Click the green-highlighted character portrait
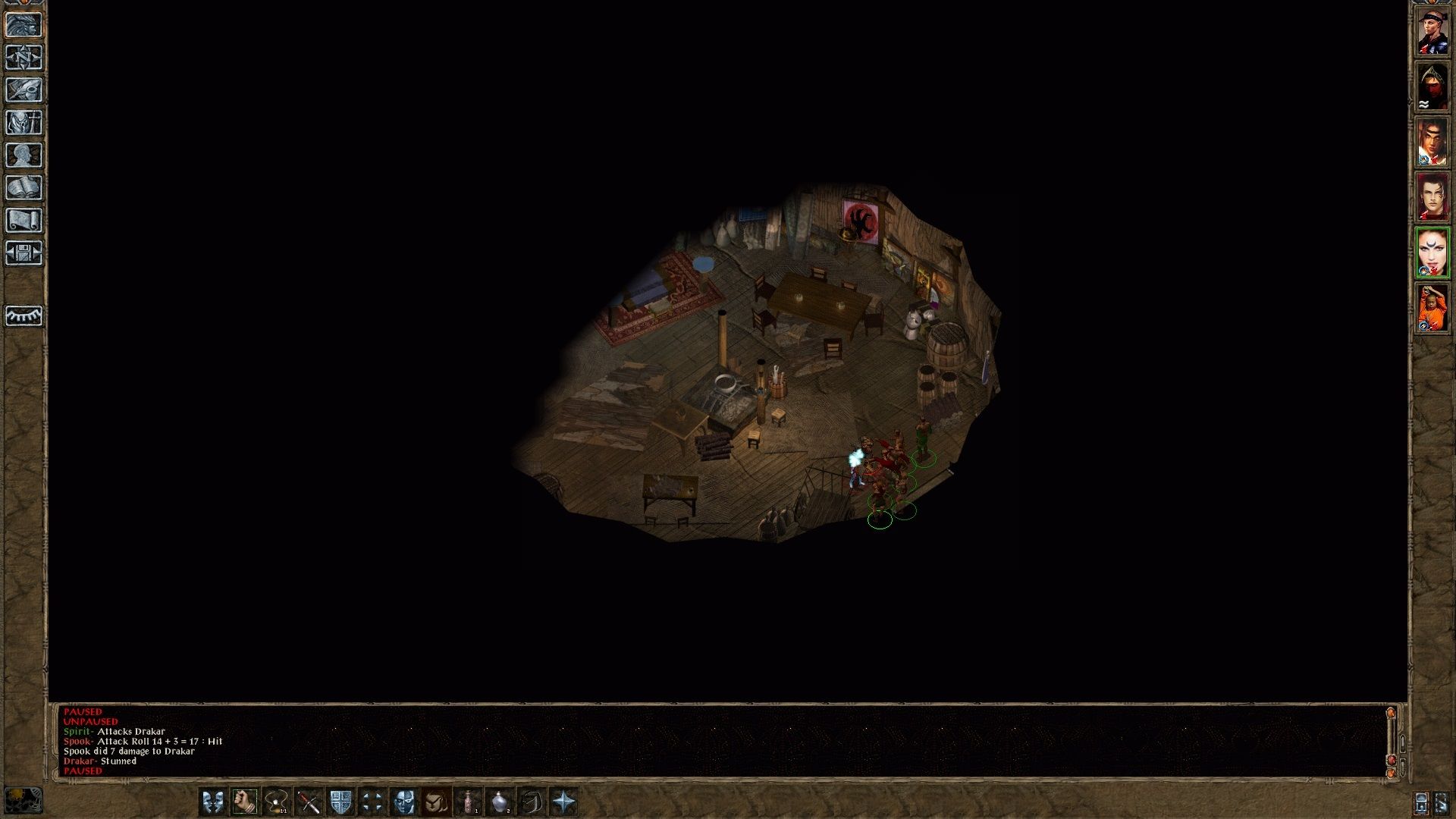This screenshot has height=819, width=1456. [1434, 250]
